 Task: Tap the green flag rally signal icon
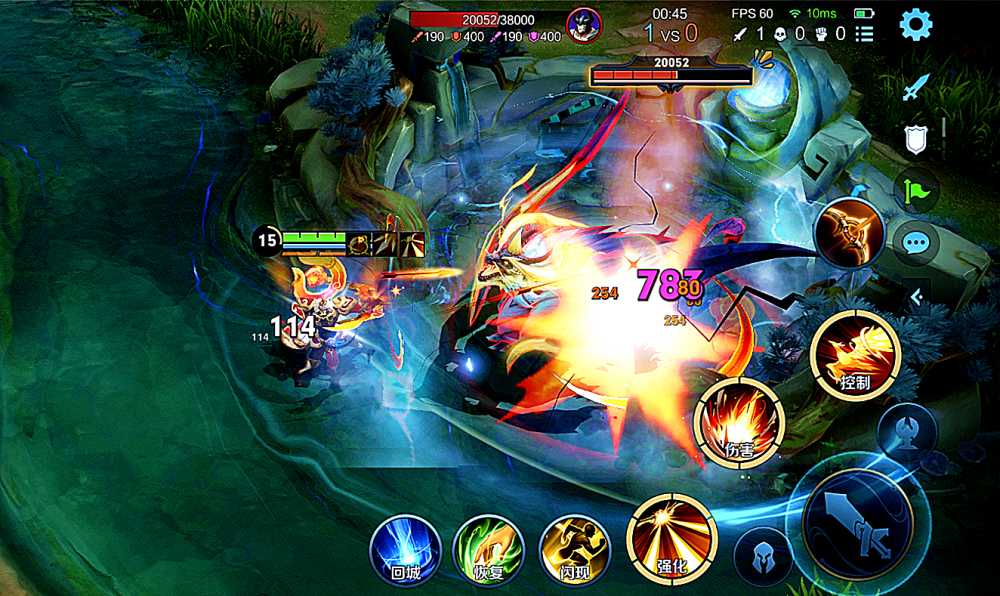(916, 191)
